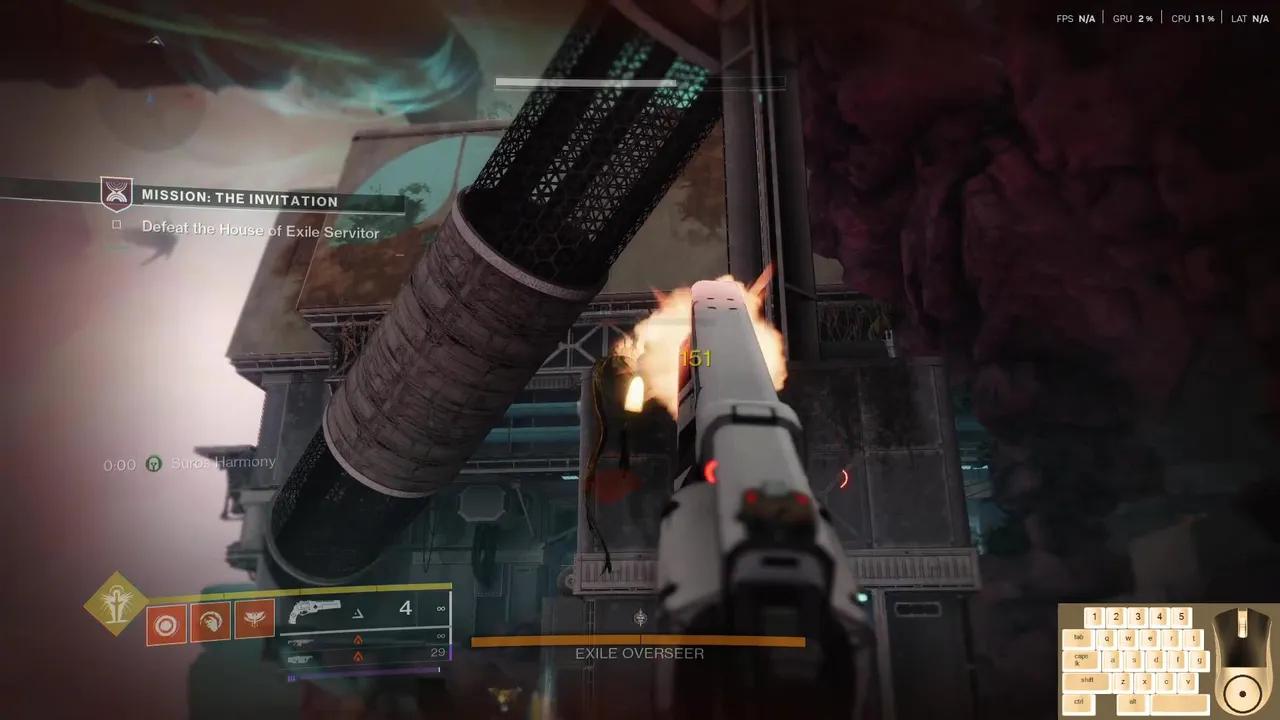Select the equipped hand cannon weapon slot
The width and height of the screenshot is (1280, 720).
[365, 609]
